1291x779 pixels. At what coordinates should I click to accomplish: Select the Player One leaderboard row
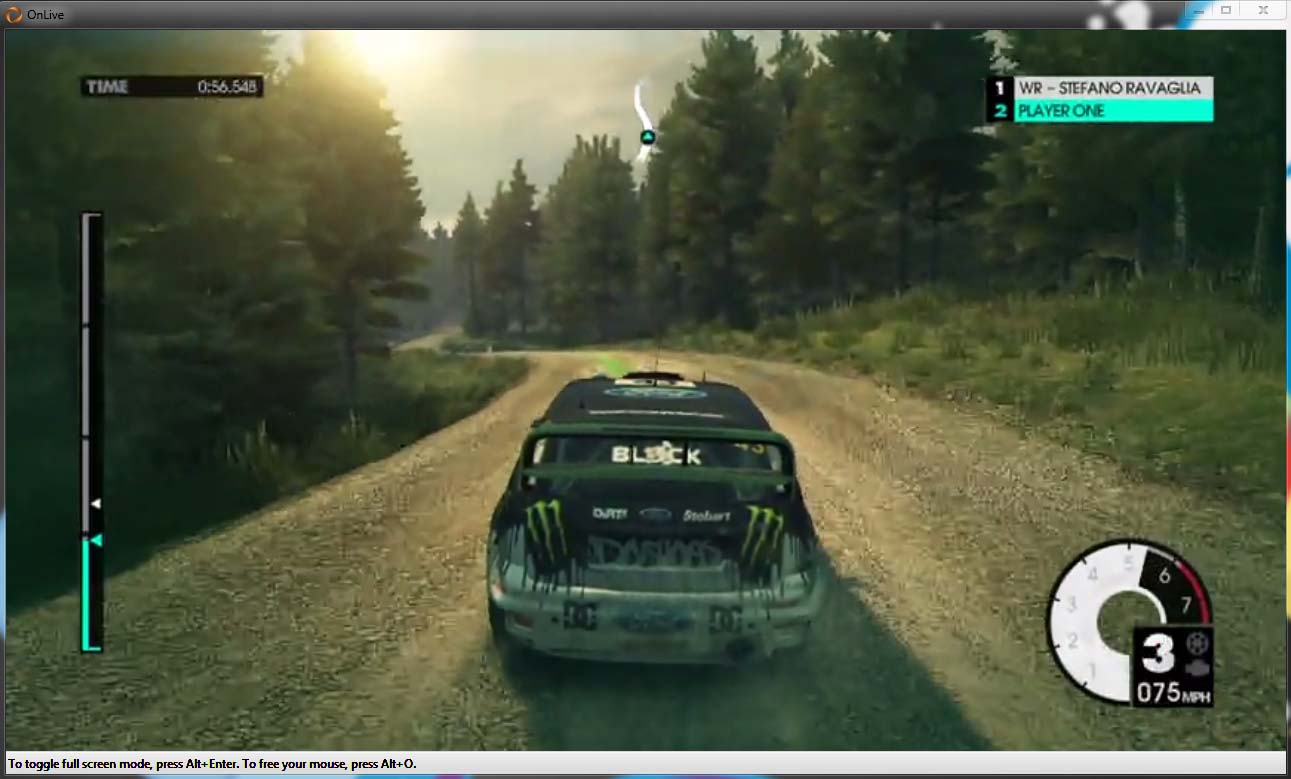[x=1100, y=111]
